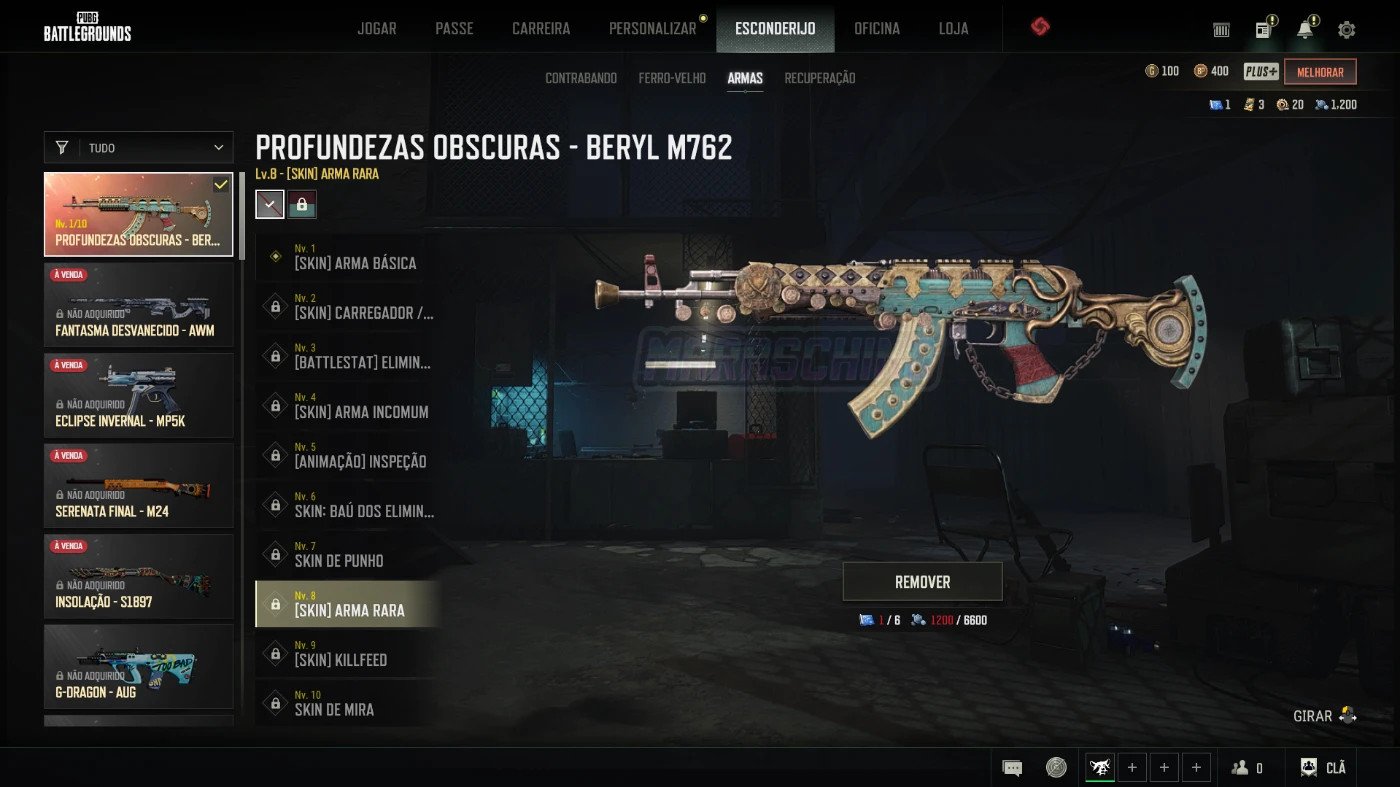This screenshot has width=1400, height=787.
Task: Click the MELHORAR upgrade button
Action: click(x=1320, y=72)
